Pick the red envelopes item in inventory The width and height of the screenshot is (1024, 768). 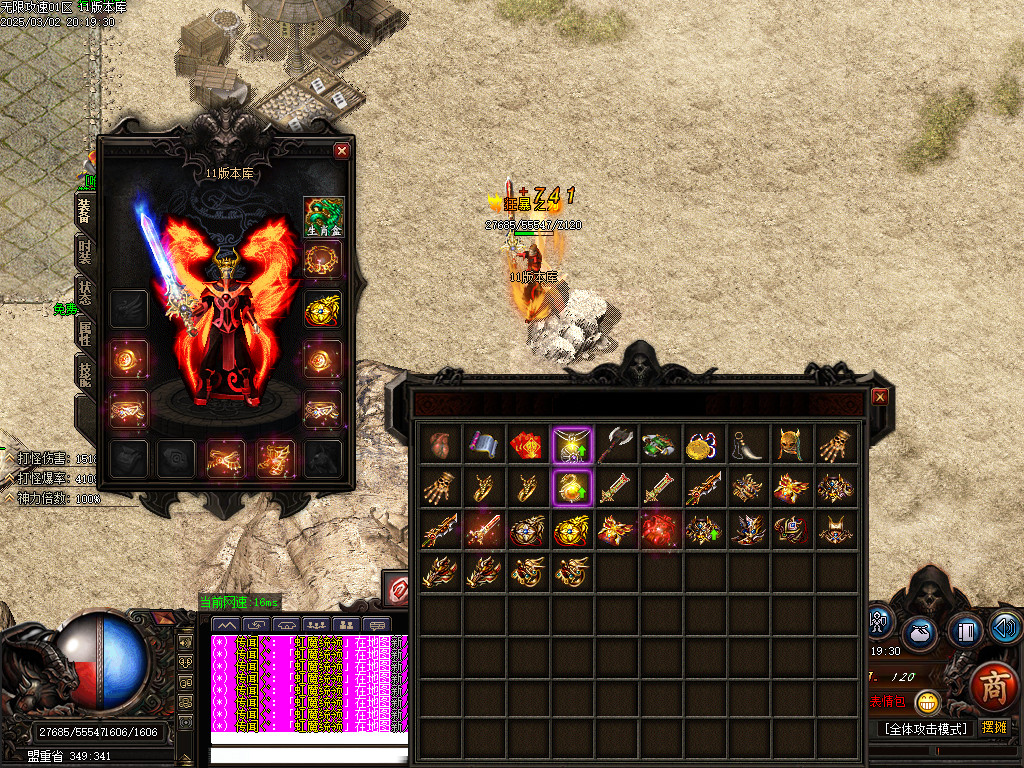coord(529,444)
